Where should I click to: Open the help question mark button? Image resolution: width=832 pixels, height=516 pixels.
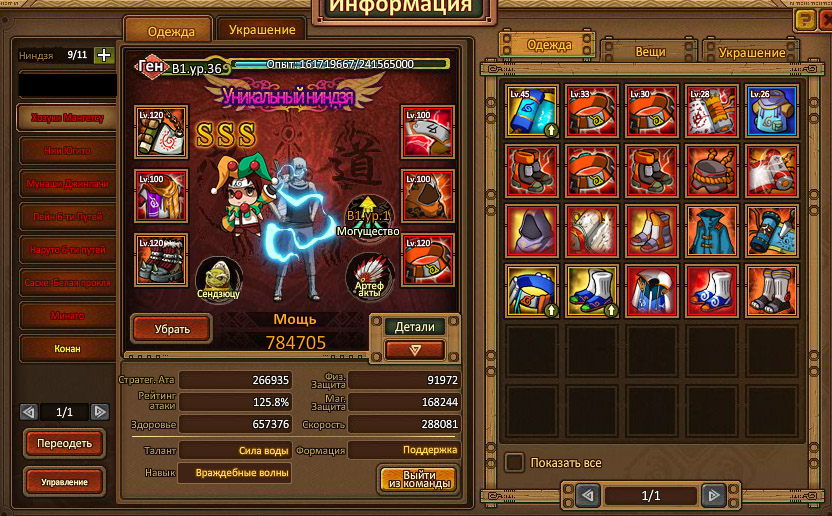[805, 19]
